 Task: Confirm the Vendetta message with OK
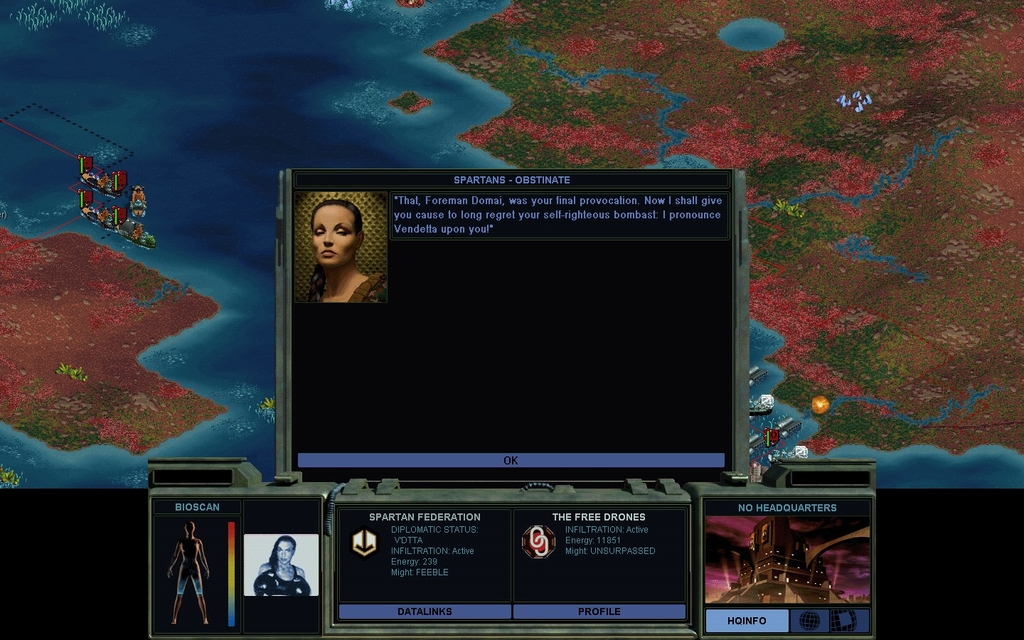coord(510,461)
